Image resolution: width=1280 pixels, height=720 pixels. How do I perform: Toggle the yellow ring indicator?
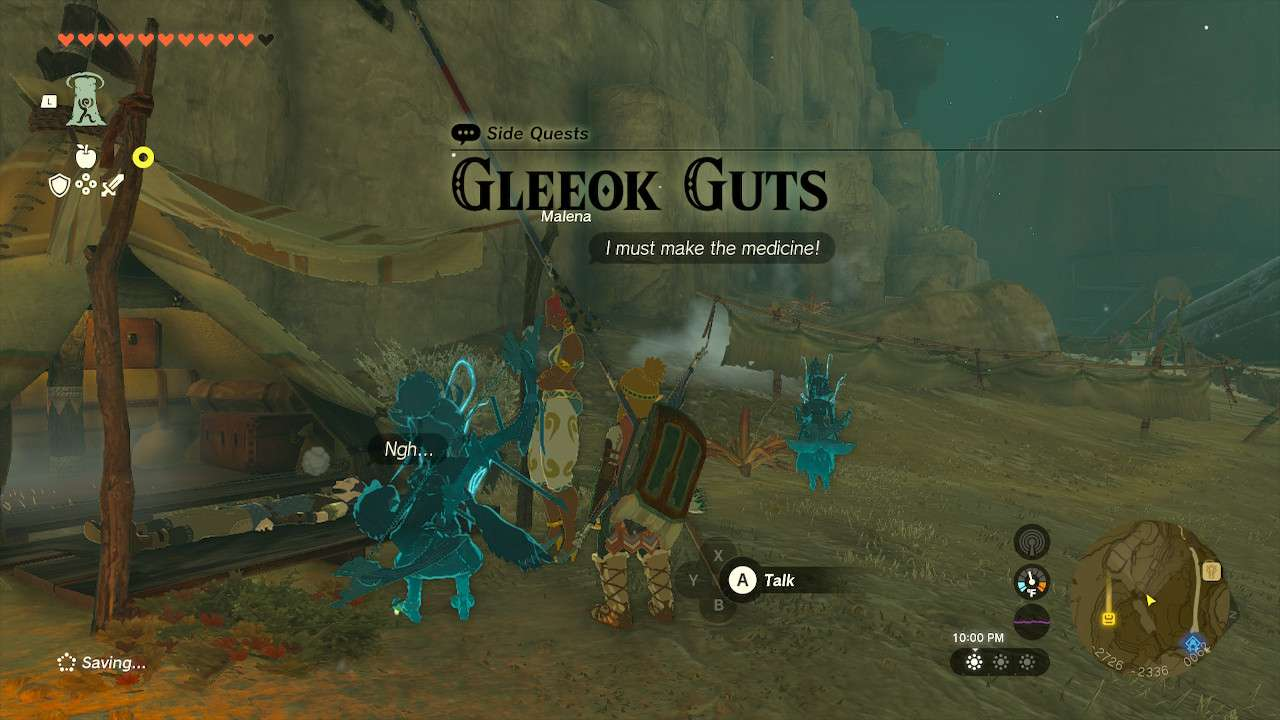[x=143, y=157]
